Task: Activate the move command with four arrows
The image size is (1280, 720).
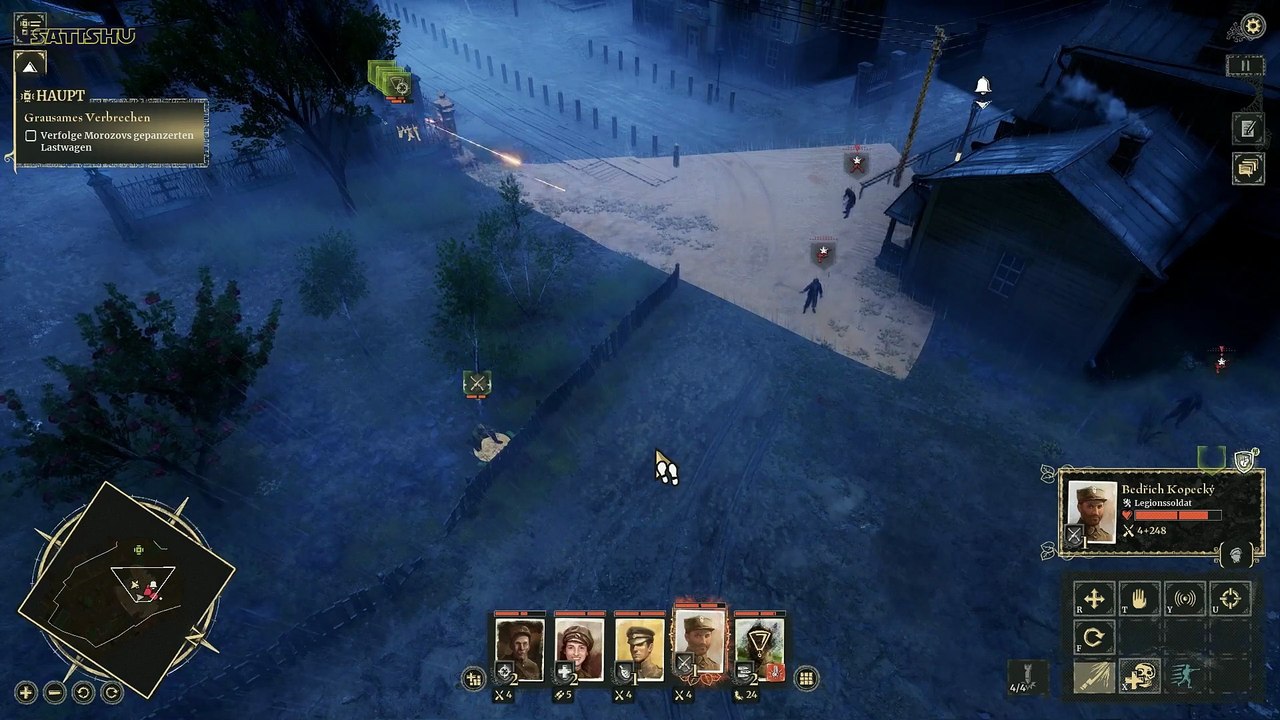Action: (1094, 599)
